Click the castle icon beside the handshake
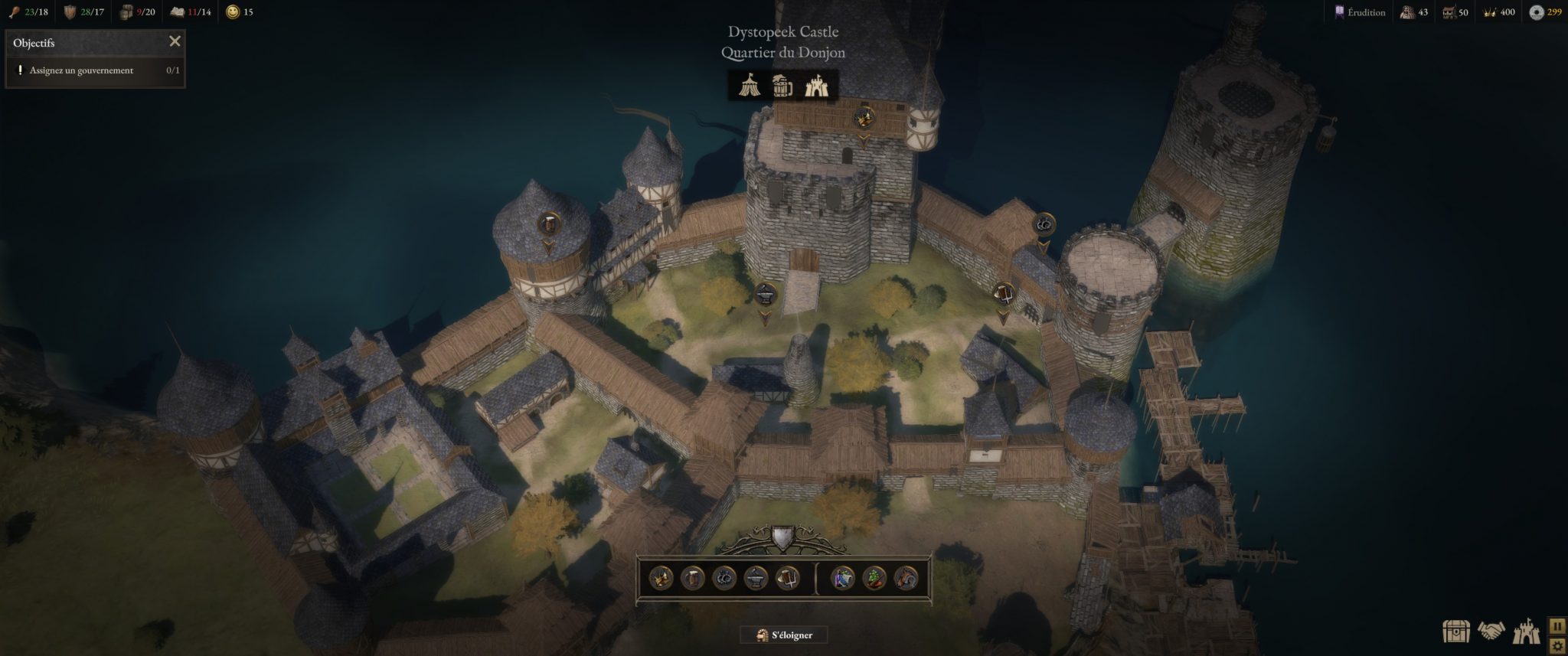 tap(1525, 631)
